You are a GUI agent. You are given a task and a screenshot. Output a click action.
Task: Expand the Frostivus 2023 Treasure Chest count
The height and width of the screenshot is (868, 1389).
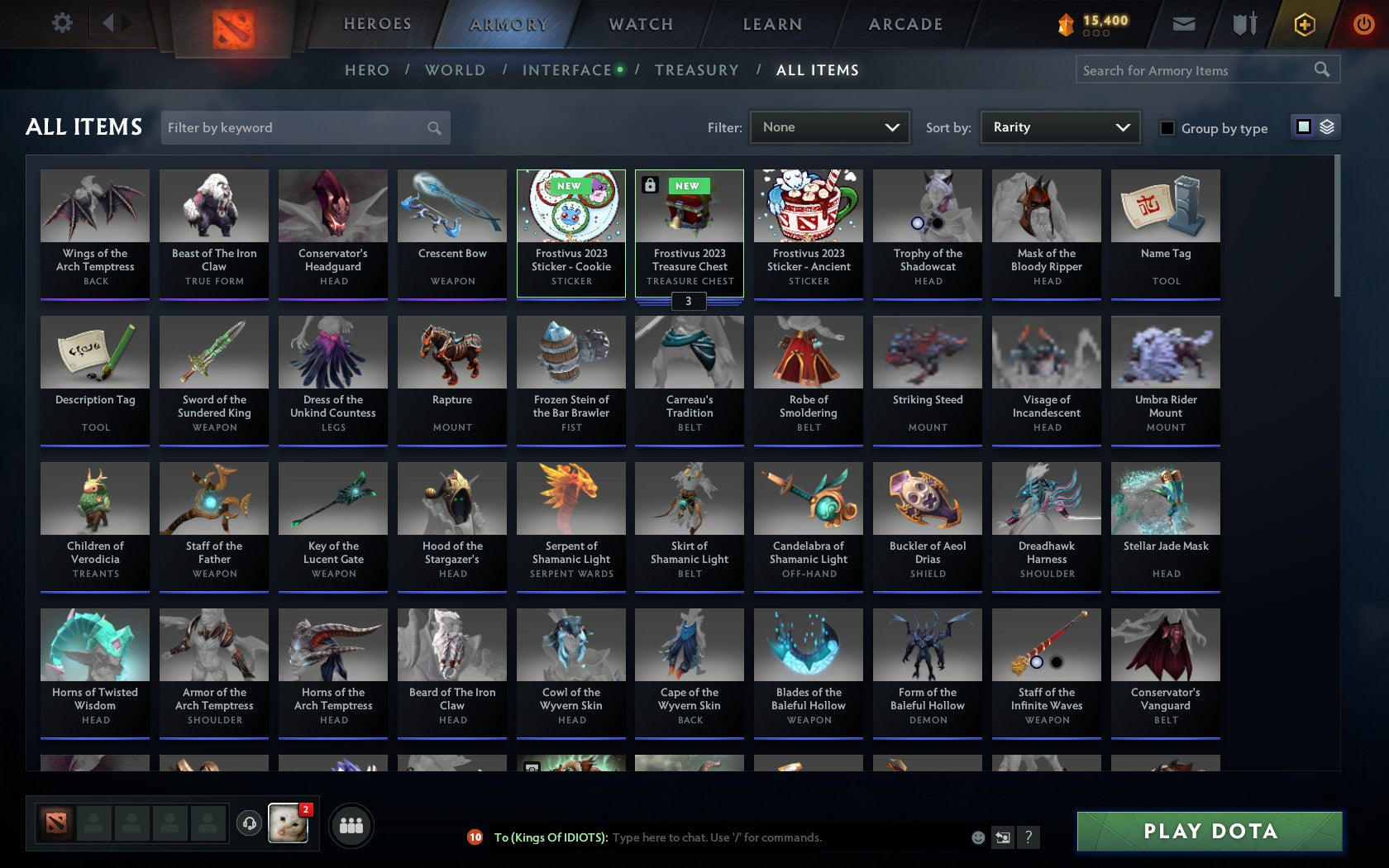pyautogui.click(x=689, y=302)
